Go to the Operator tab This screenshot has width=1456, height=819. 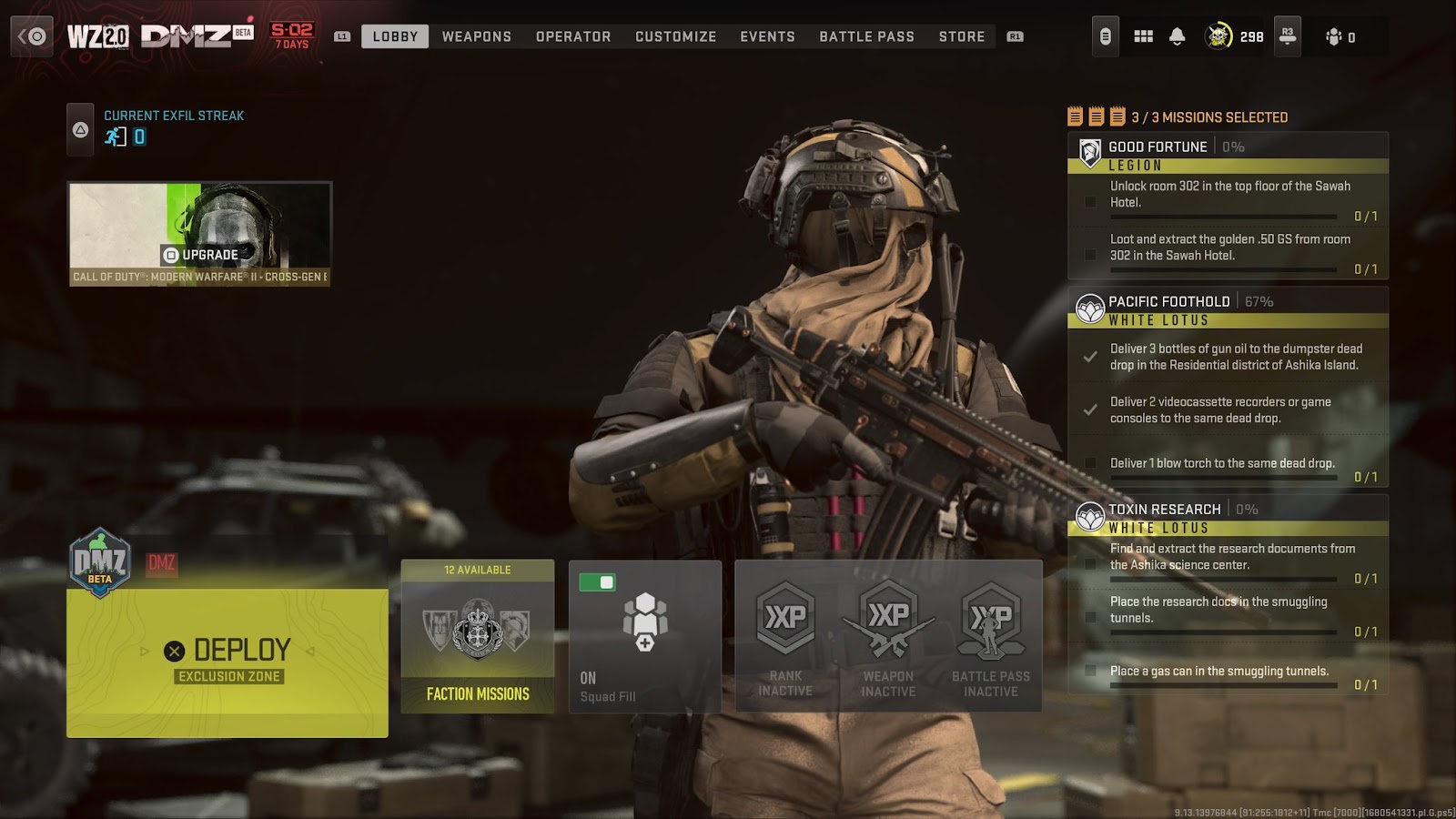(x=573, y=36)
